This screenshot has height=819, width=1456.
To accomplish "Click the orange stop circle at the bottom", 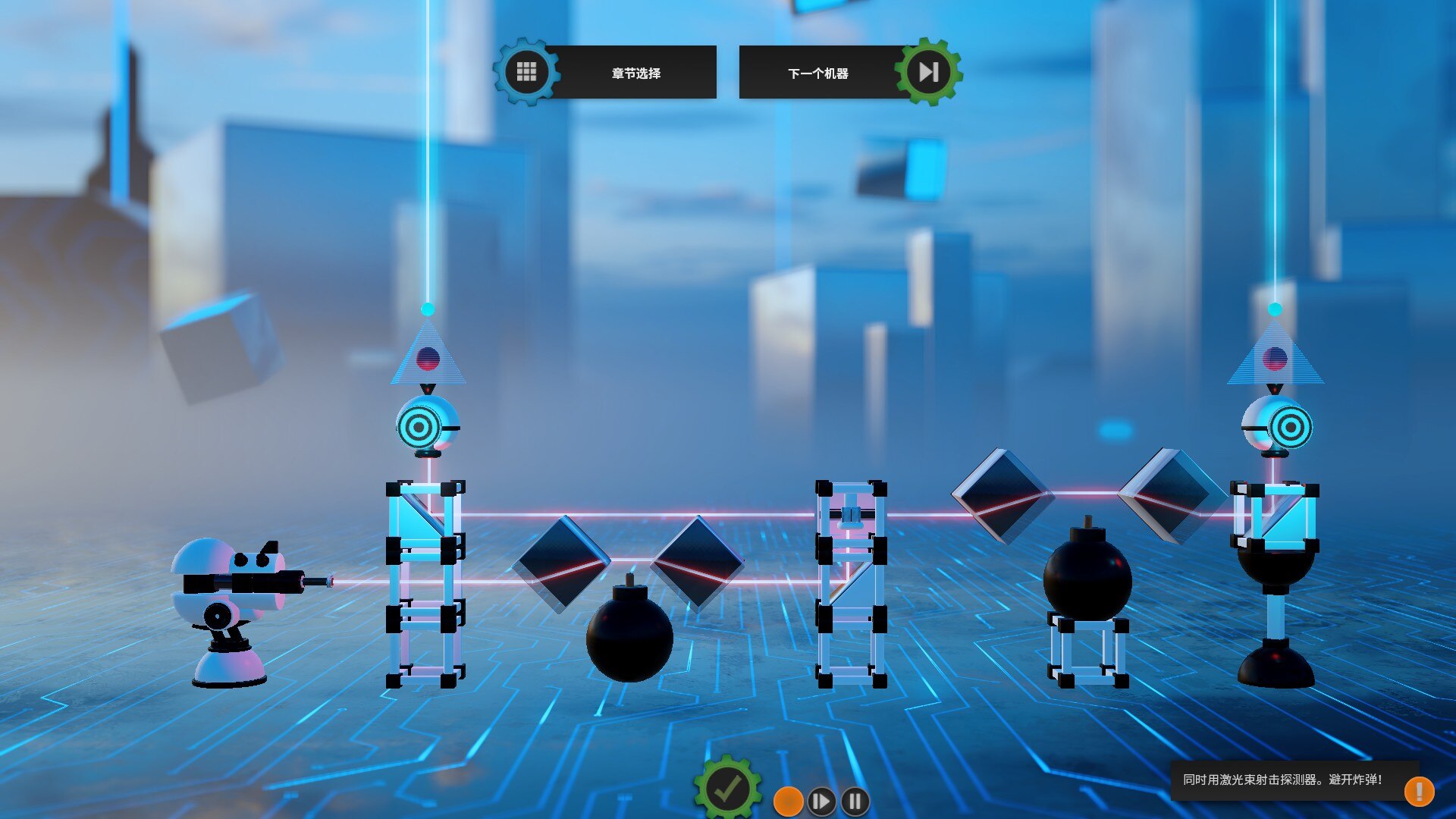I will click(x=787, y=799).
